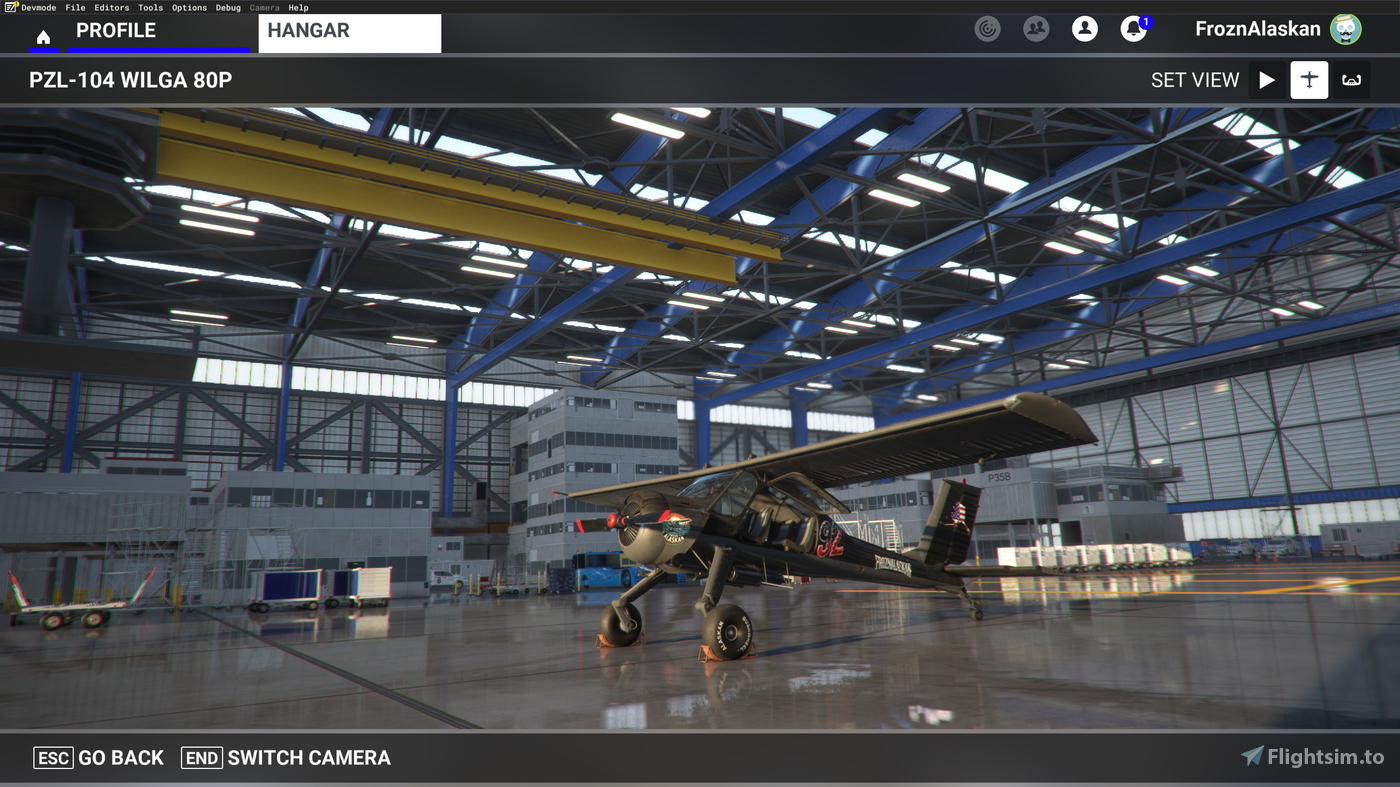Open the Tools menu
The height and width of the screenshot is (787, 1400).
point(150,7)
